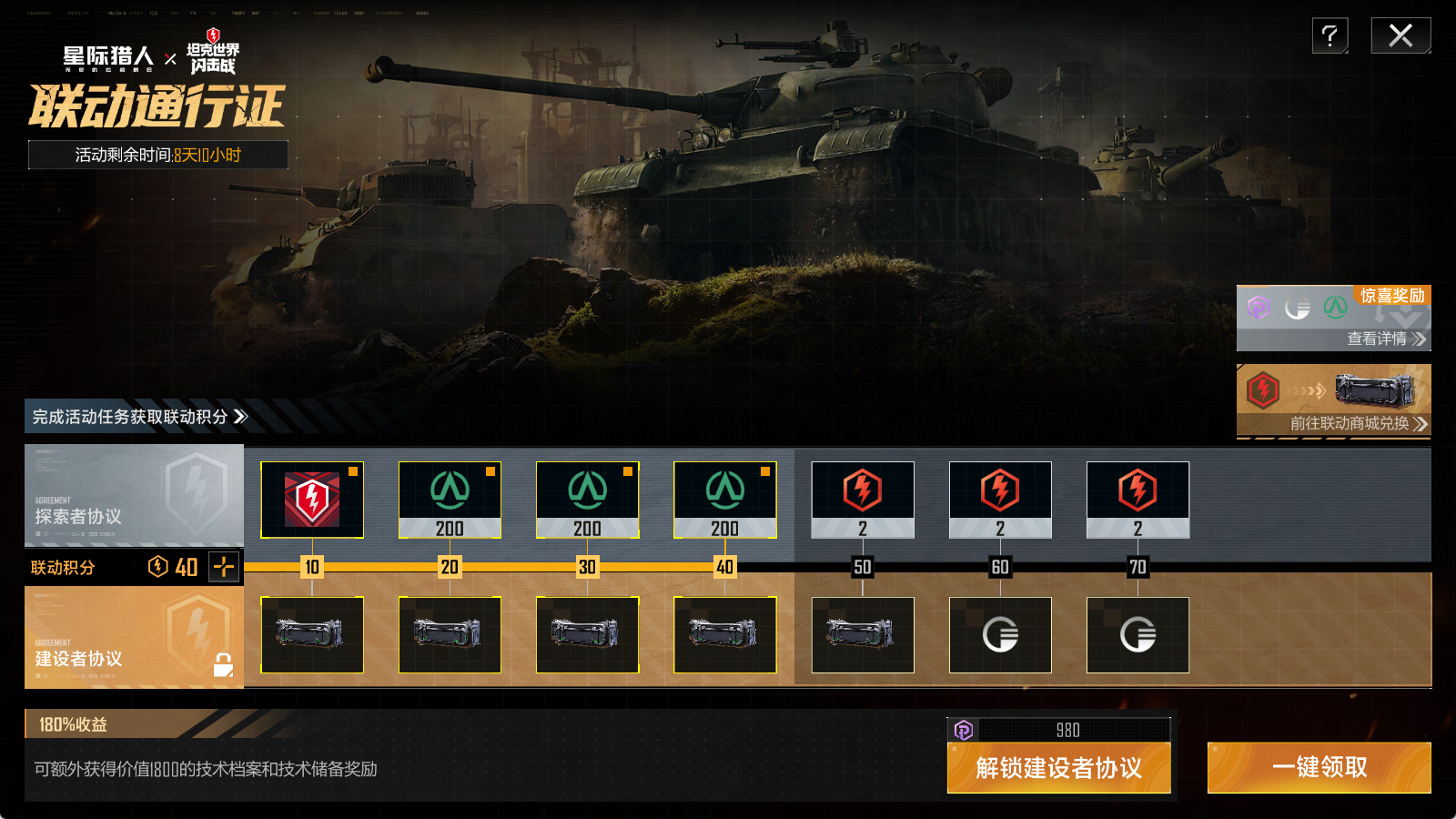Select the builder crate reward under tier 50
Screen dimensions: 1456x819
pos(863,634)
